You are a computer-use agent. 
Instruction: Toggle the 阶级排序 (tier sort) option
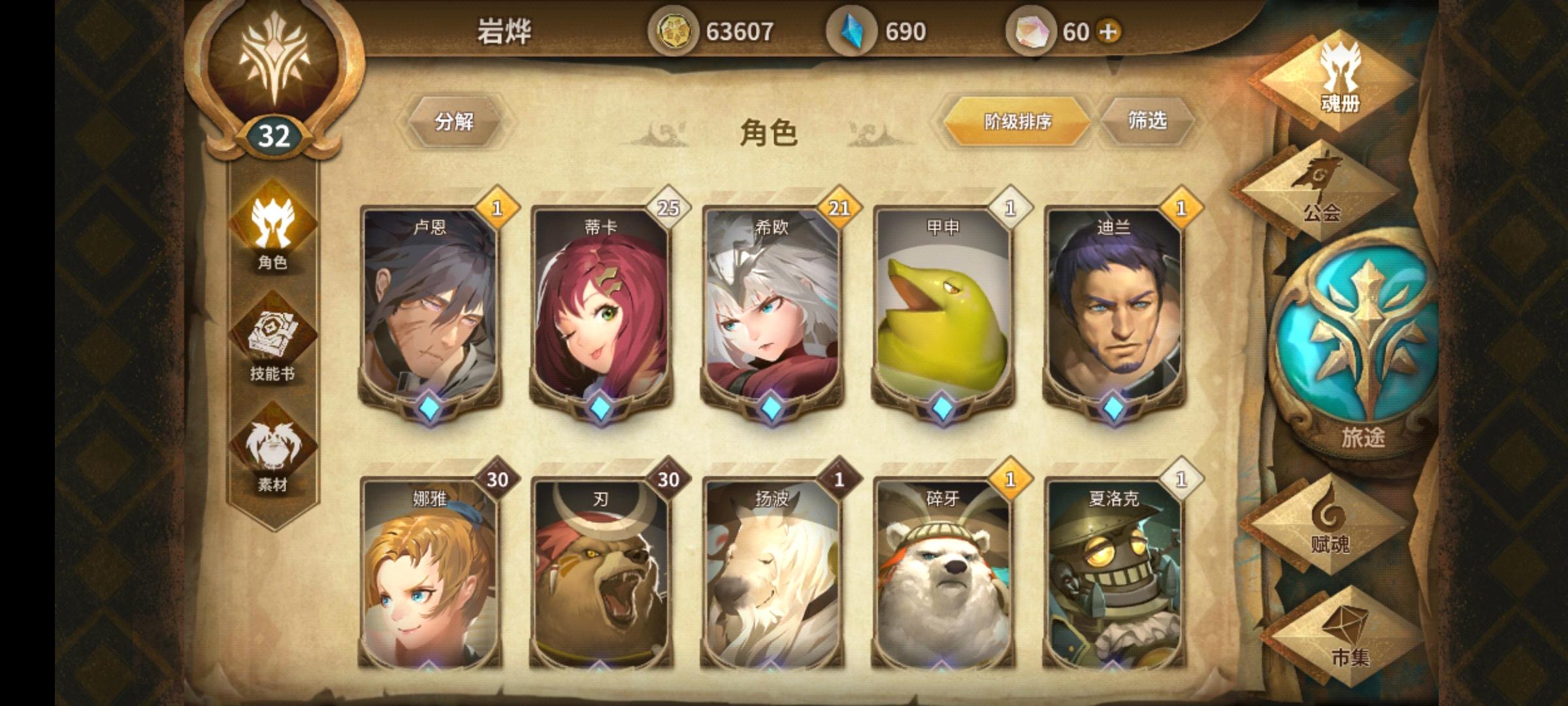pyautogui.click(x=1019, y=120)
